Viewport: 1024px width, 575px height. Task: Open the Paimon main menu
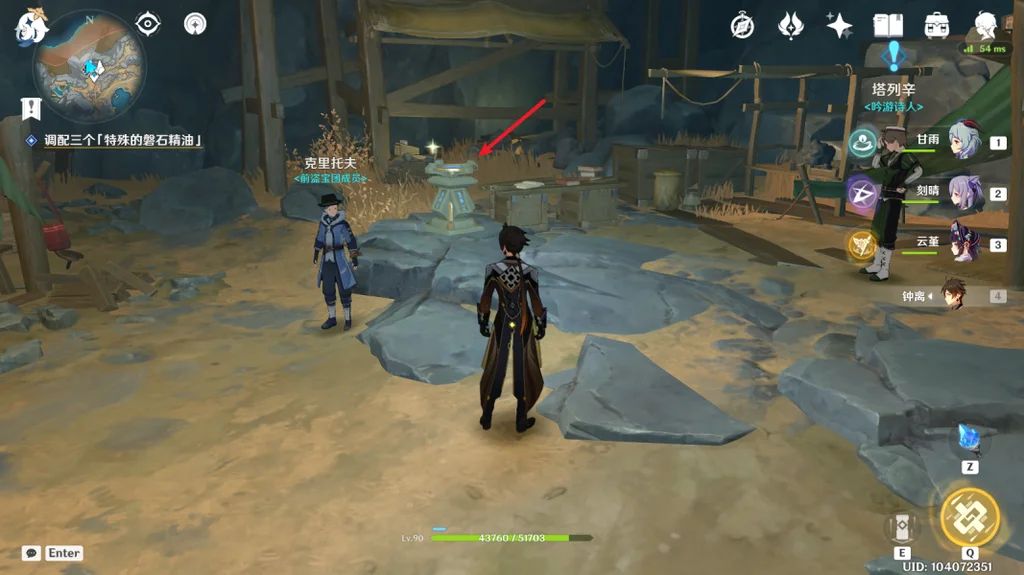click(30, 25)
